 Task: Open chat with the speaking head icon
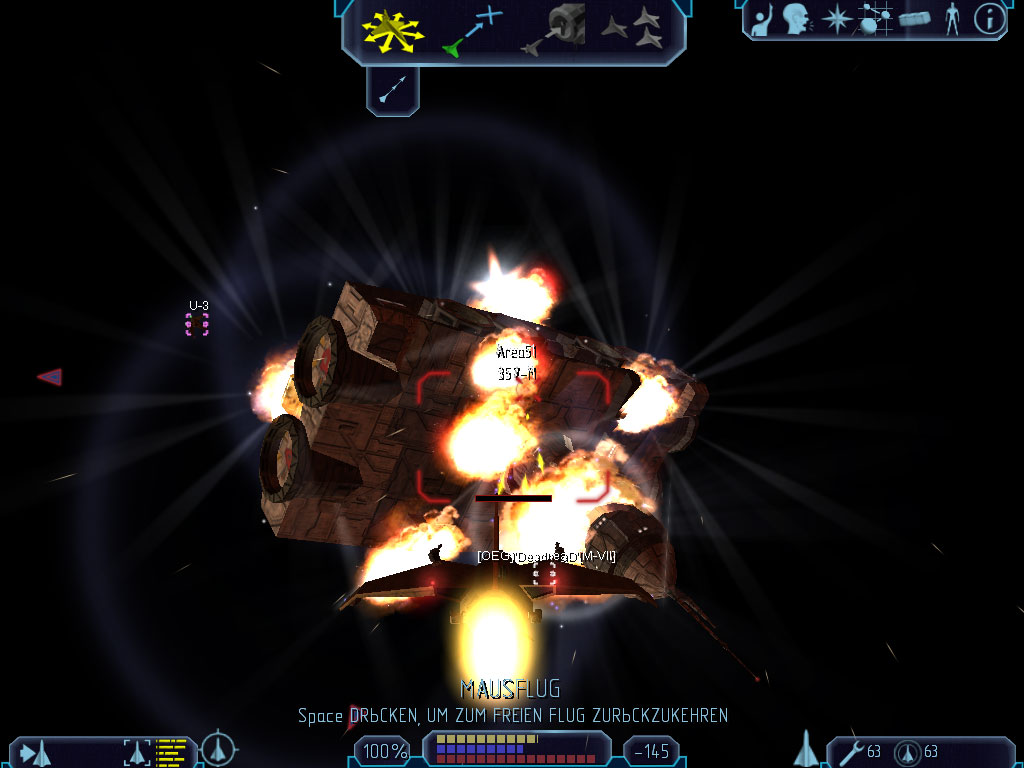point(796,19)
